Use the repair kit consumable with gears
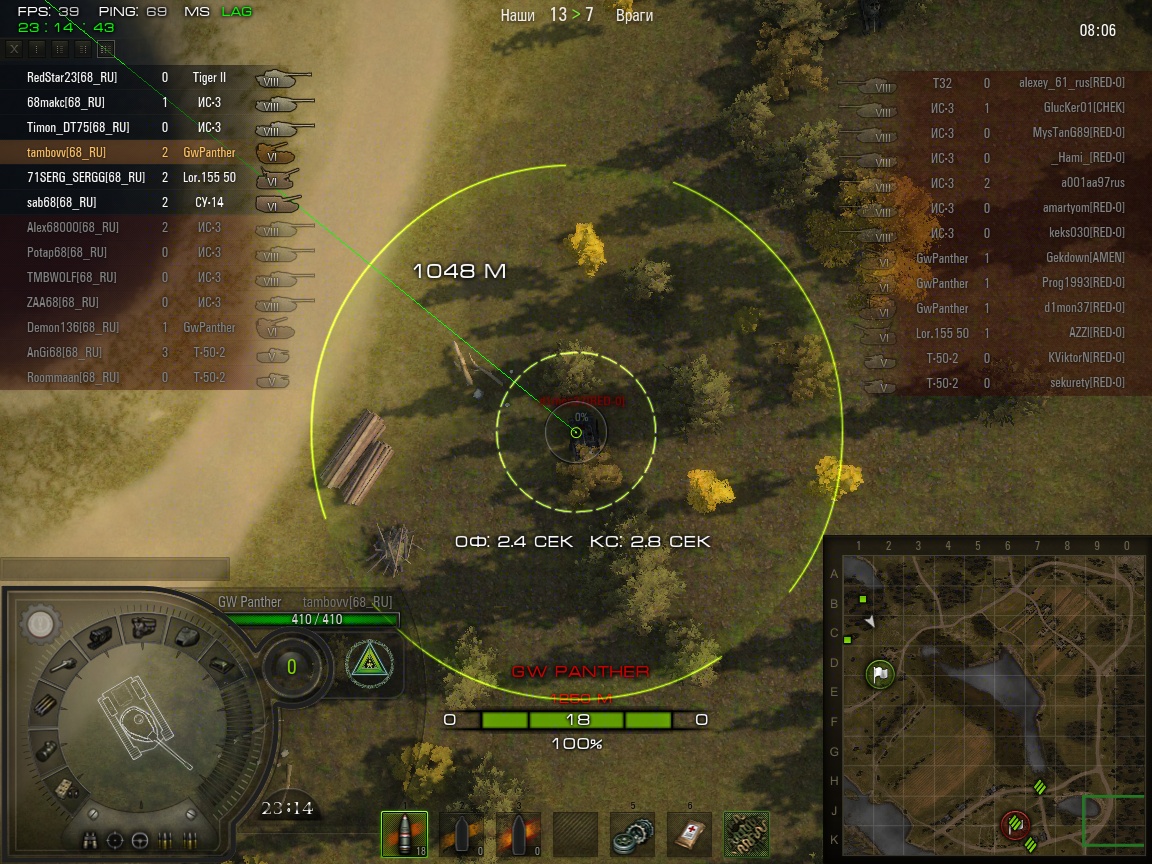 pyautogui.click(x=633, y=834)
